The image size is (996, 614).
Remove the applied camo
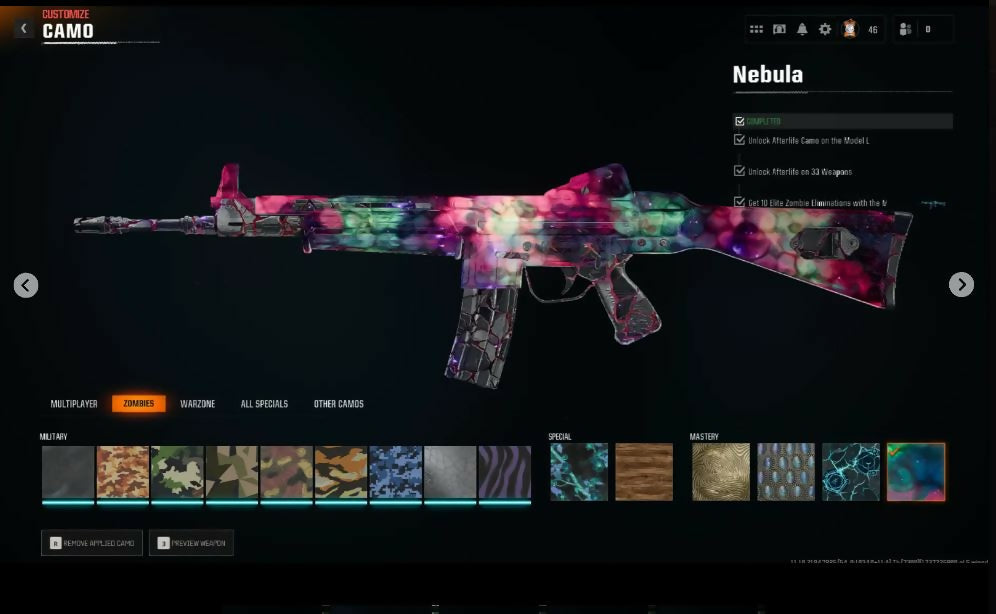tap(92, 543)
